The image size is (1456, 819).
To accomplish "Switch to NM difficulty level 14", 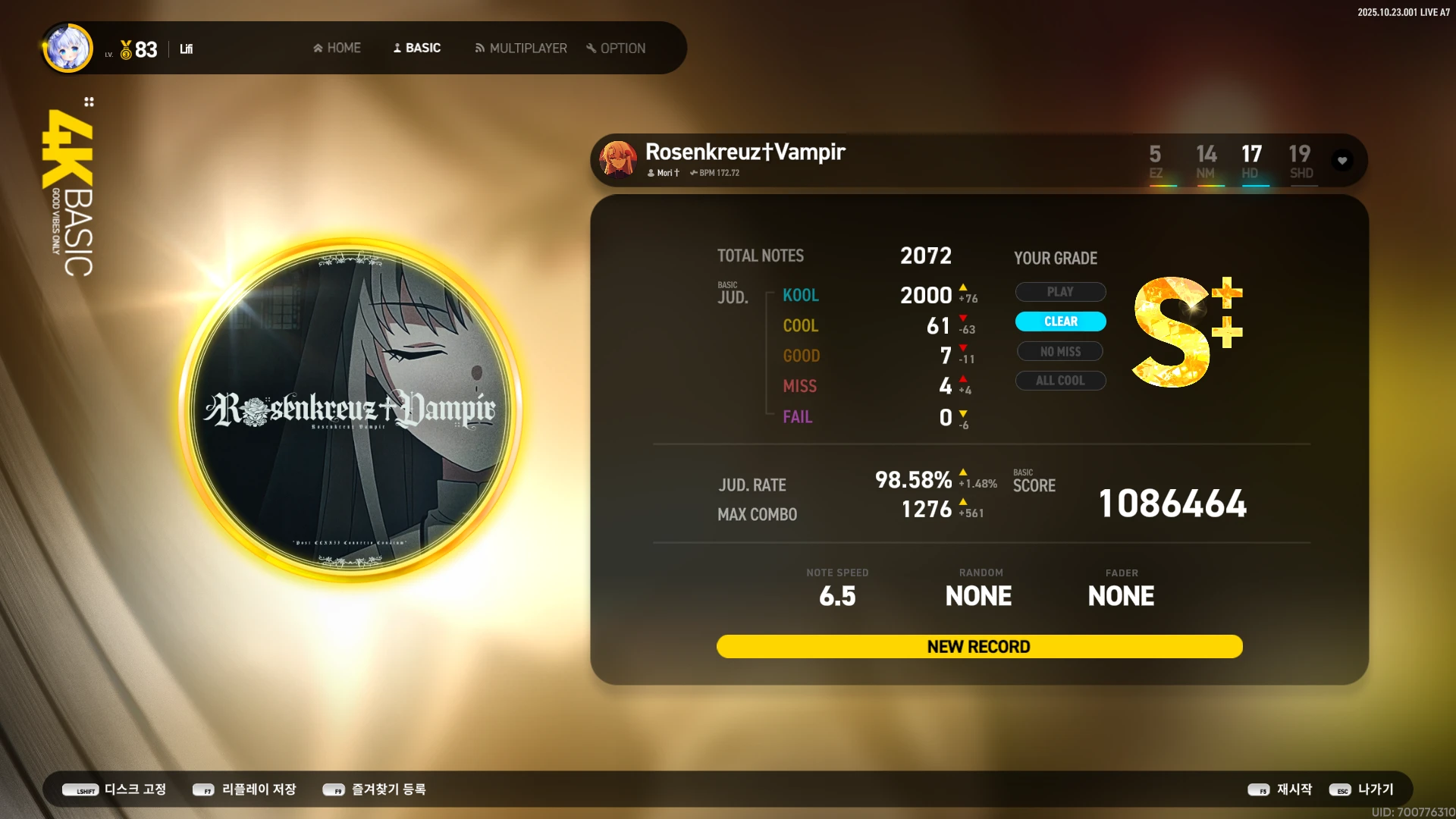I will pos(1206,162).
